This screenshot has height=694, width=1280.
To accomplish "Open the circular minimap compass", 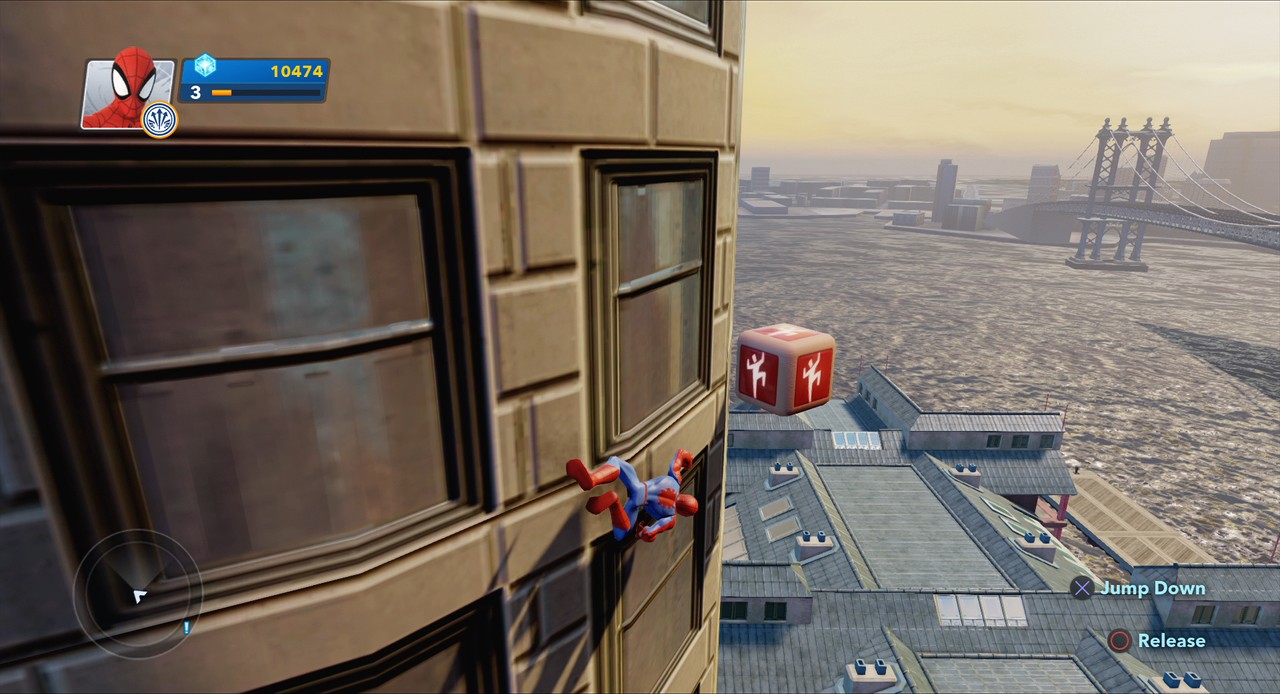I will click(x=137, y=593).
